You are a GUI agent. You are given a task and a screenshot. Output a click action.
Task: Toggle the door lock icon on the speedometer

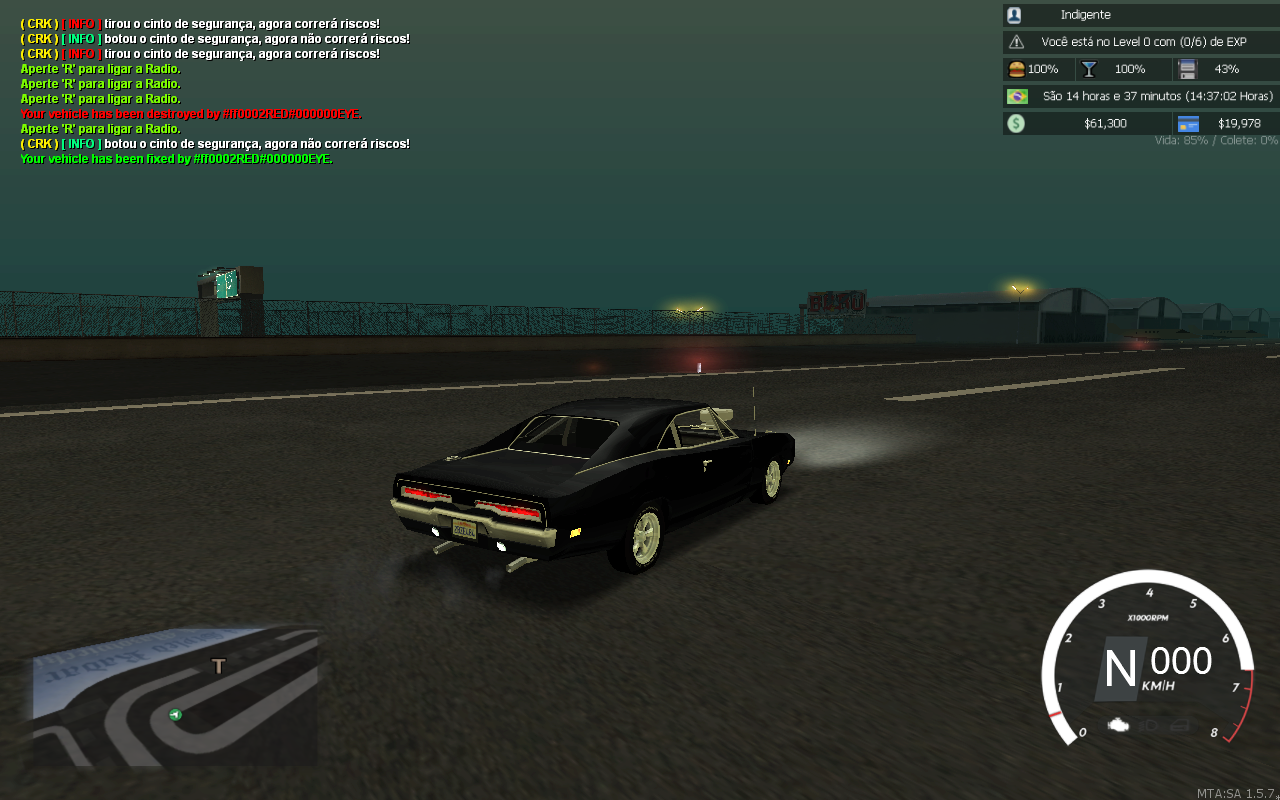pyautogui.click(x=1180, y=724)
